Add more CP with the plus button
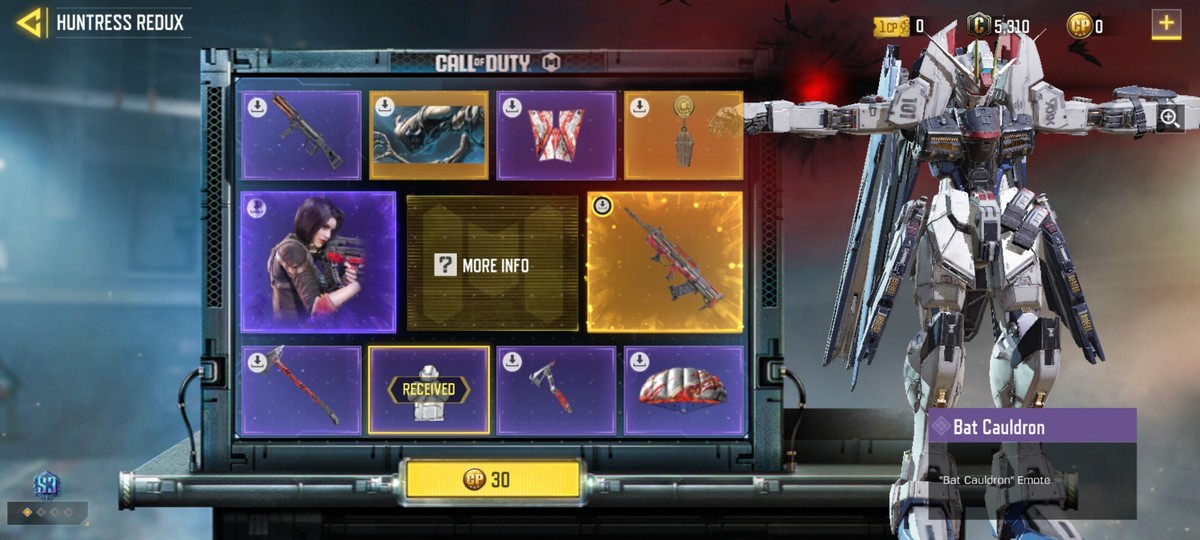 click(1166, 23)
